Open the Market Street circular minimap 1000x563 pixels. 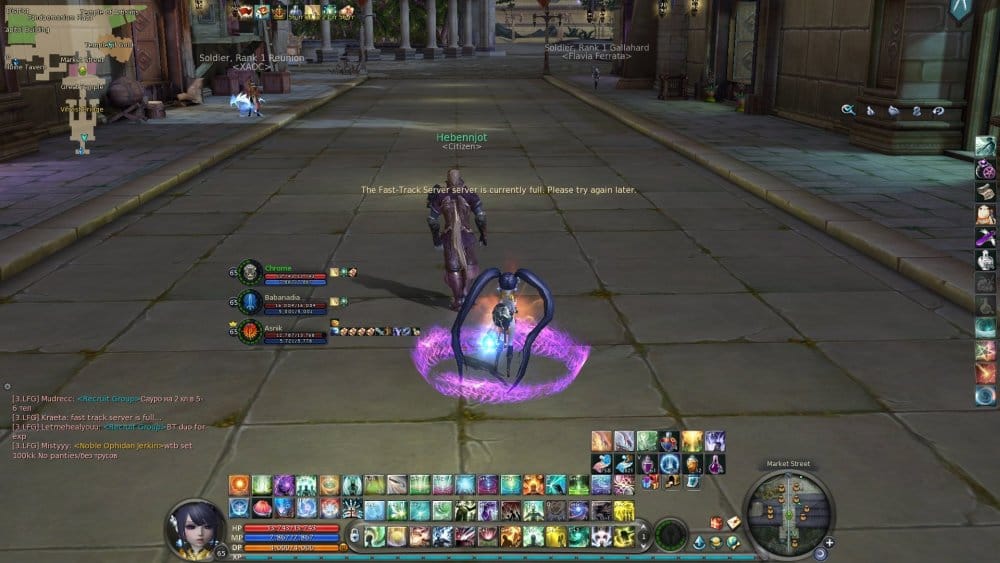click(x=791, y=512)
